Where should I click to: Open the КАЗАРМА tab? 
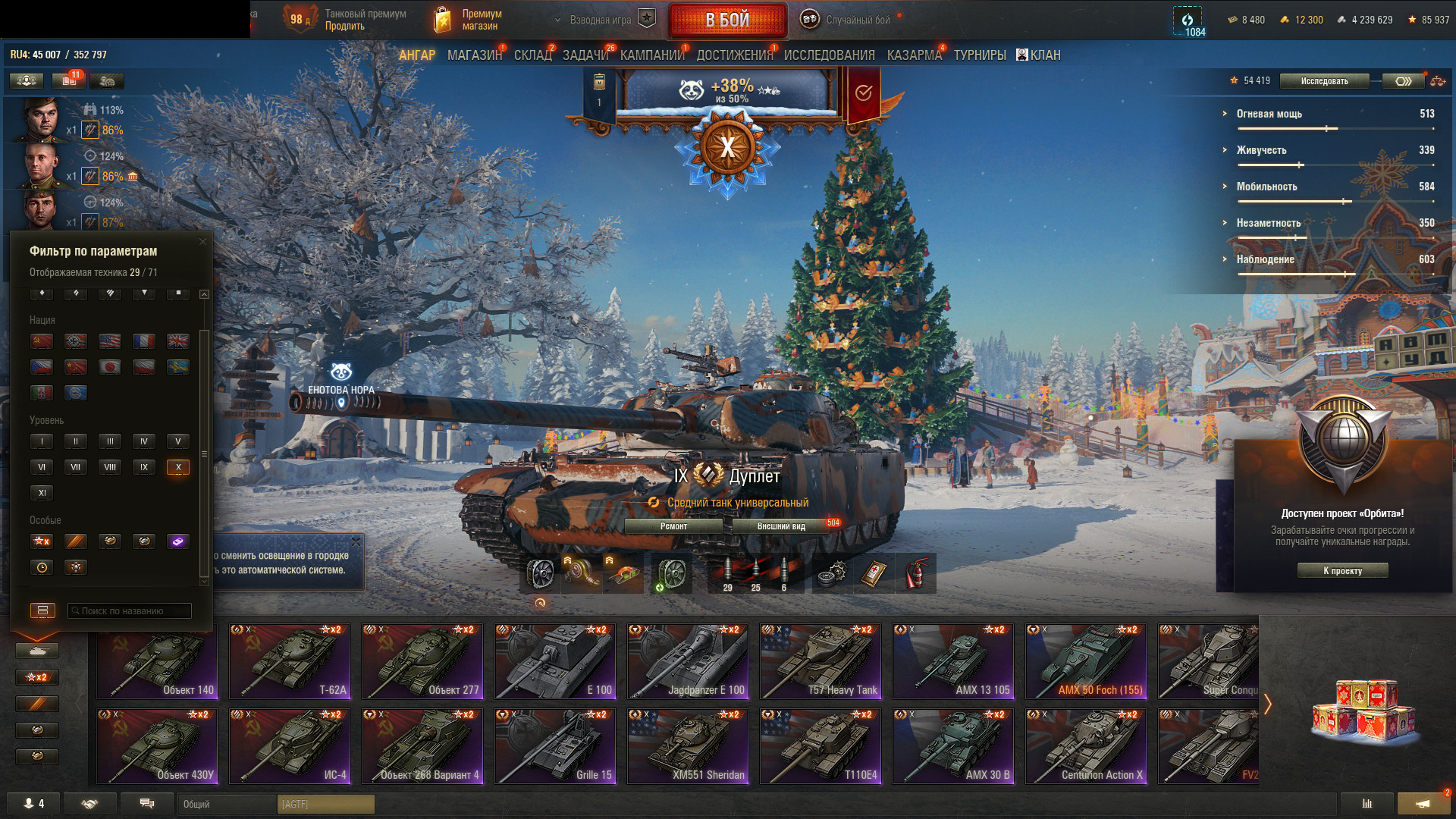point(914,55)
